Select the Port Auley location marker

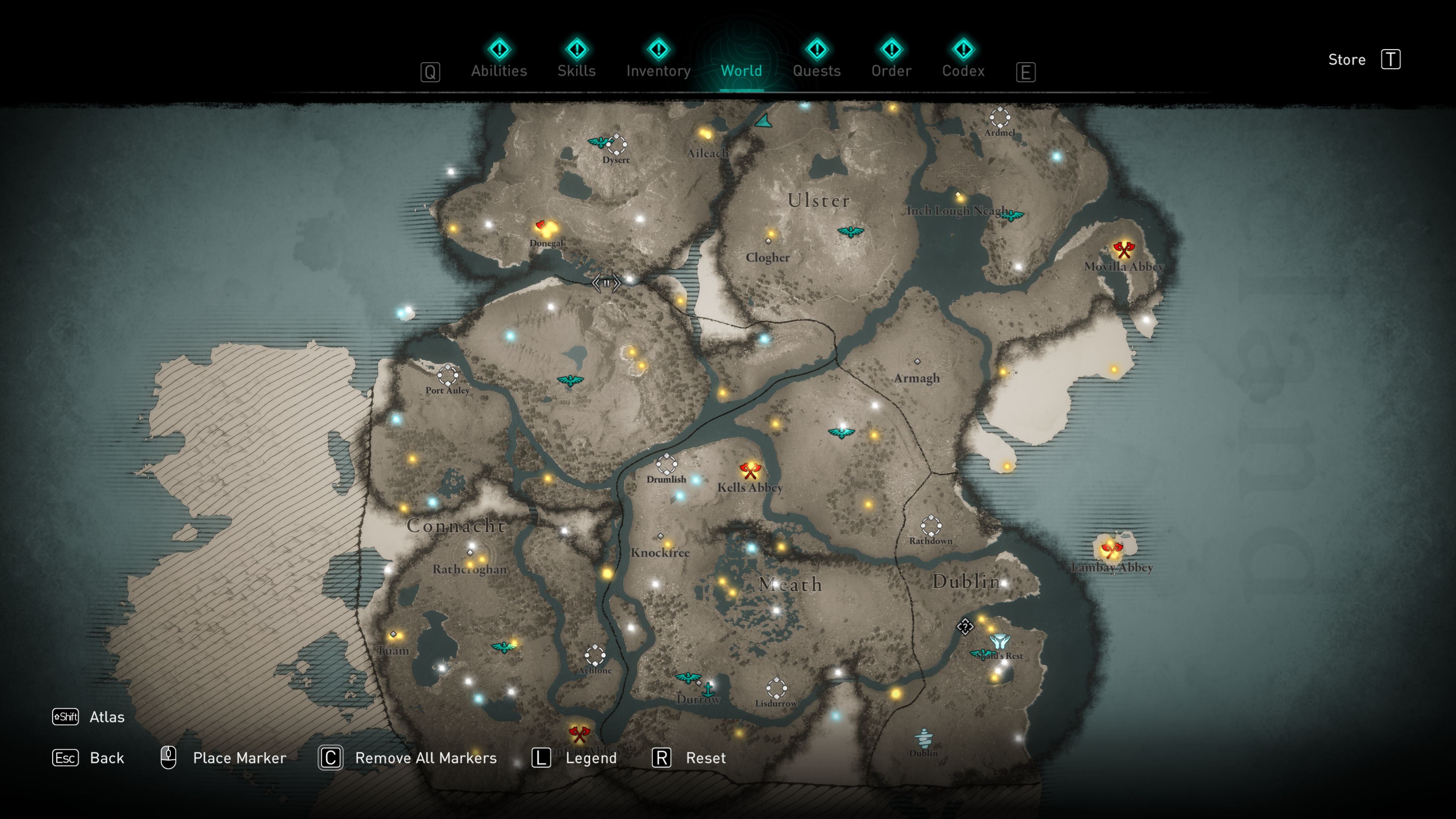[x=448, y=375]
